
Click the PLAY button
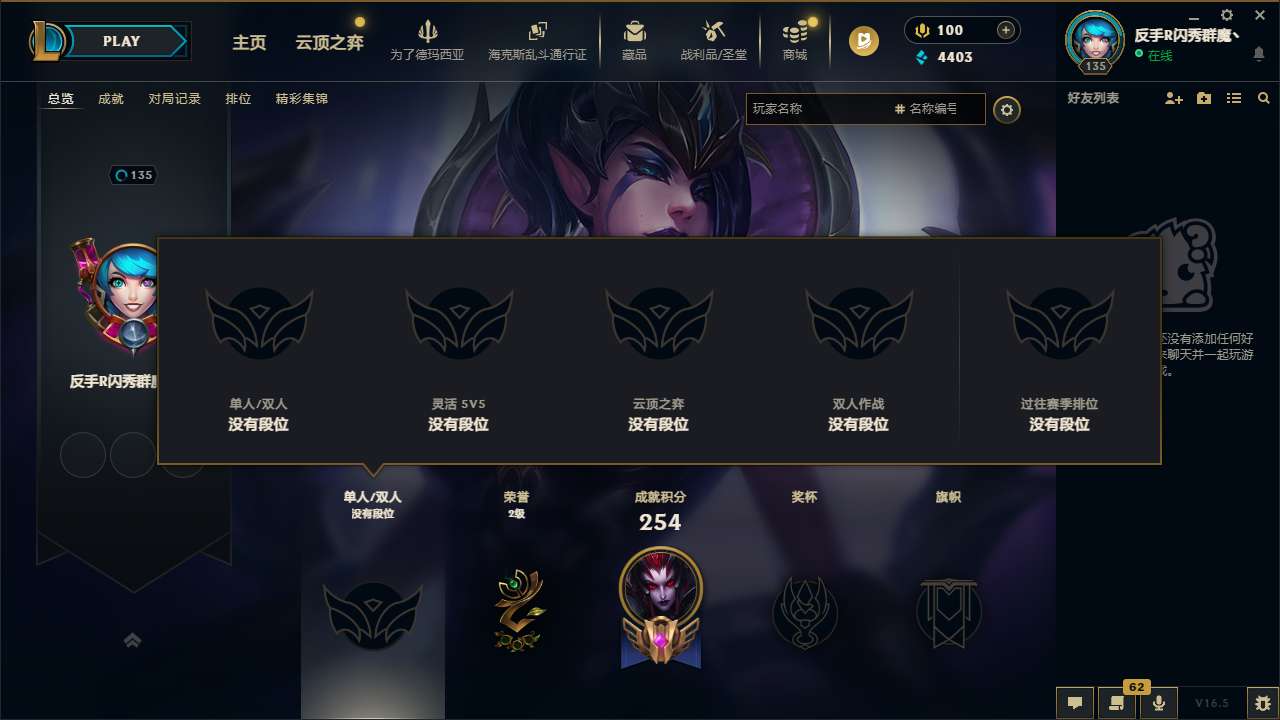pos(122,41)
